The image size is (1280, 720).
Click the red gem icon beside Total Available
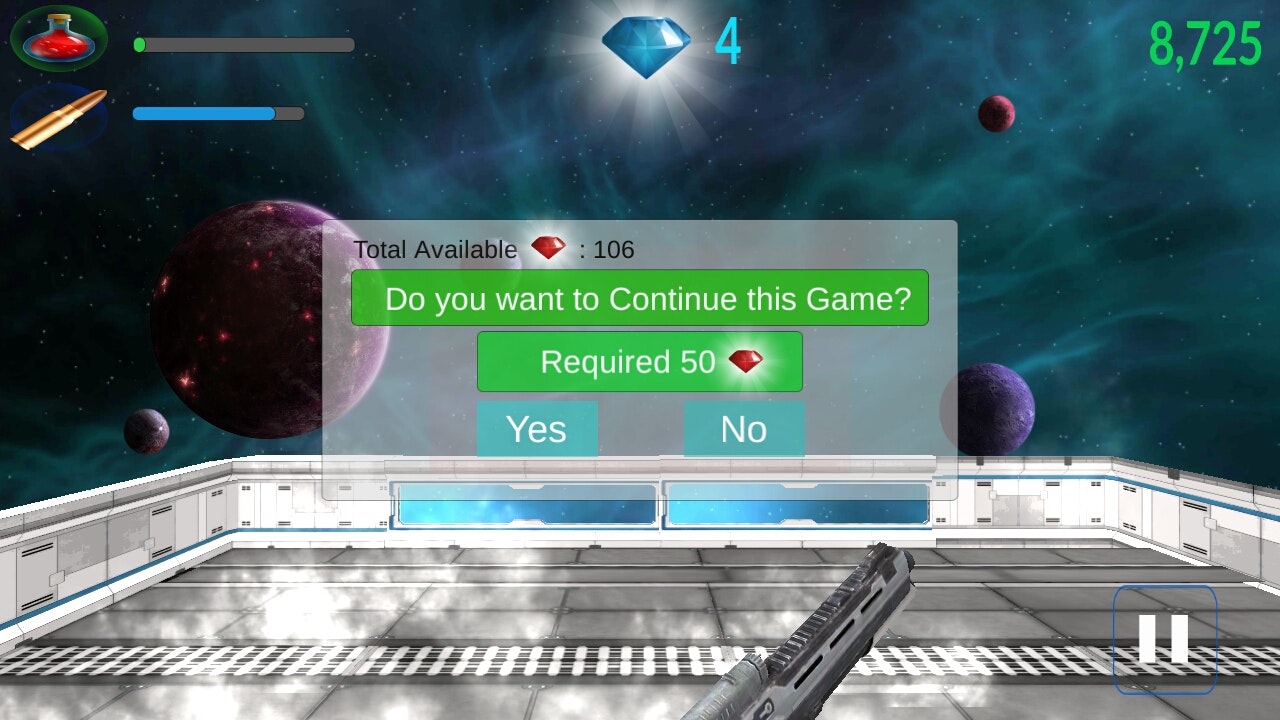pyautogui.click(x=548, y=249)
